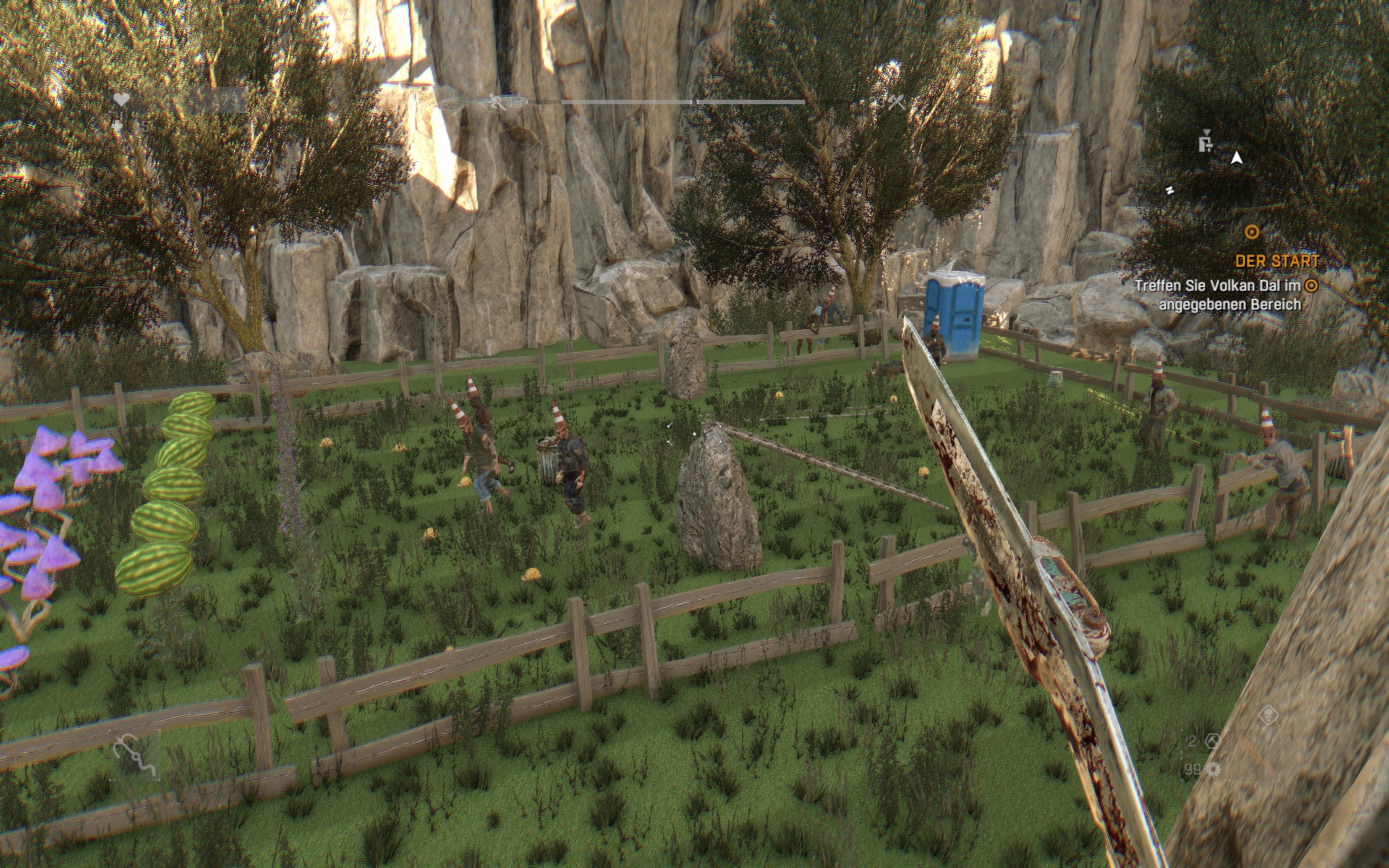Viewport: 1389px width, 868px height.
Task: Click the crafting item icon showing 99
Action: coord(1213,770)
